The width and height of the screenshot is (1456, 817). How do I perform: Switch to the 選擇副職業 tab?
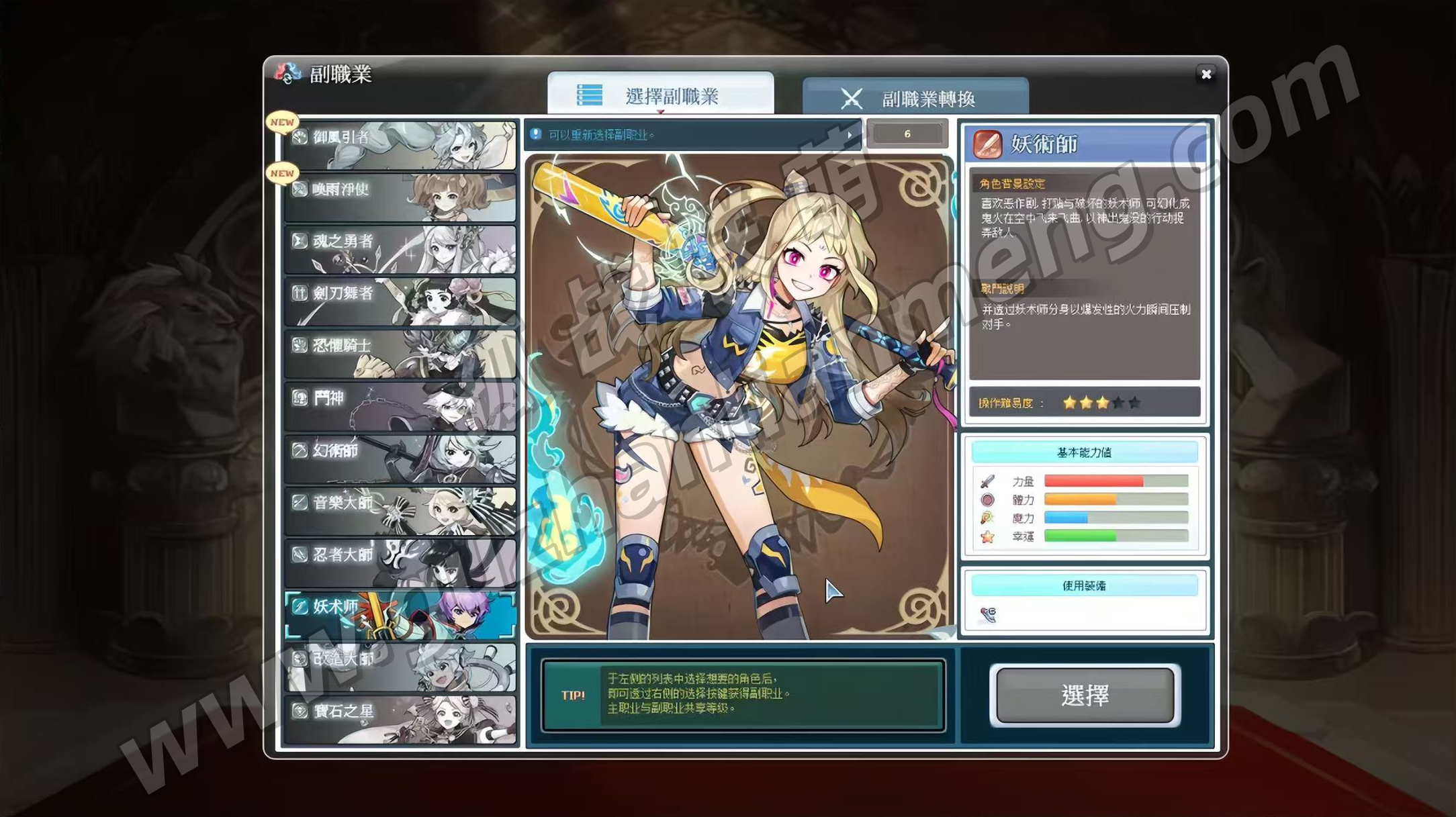[660, 95]
